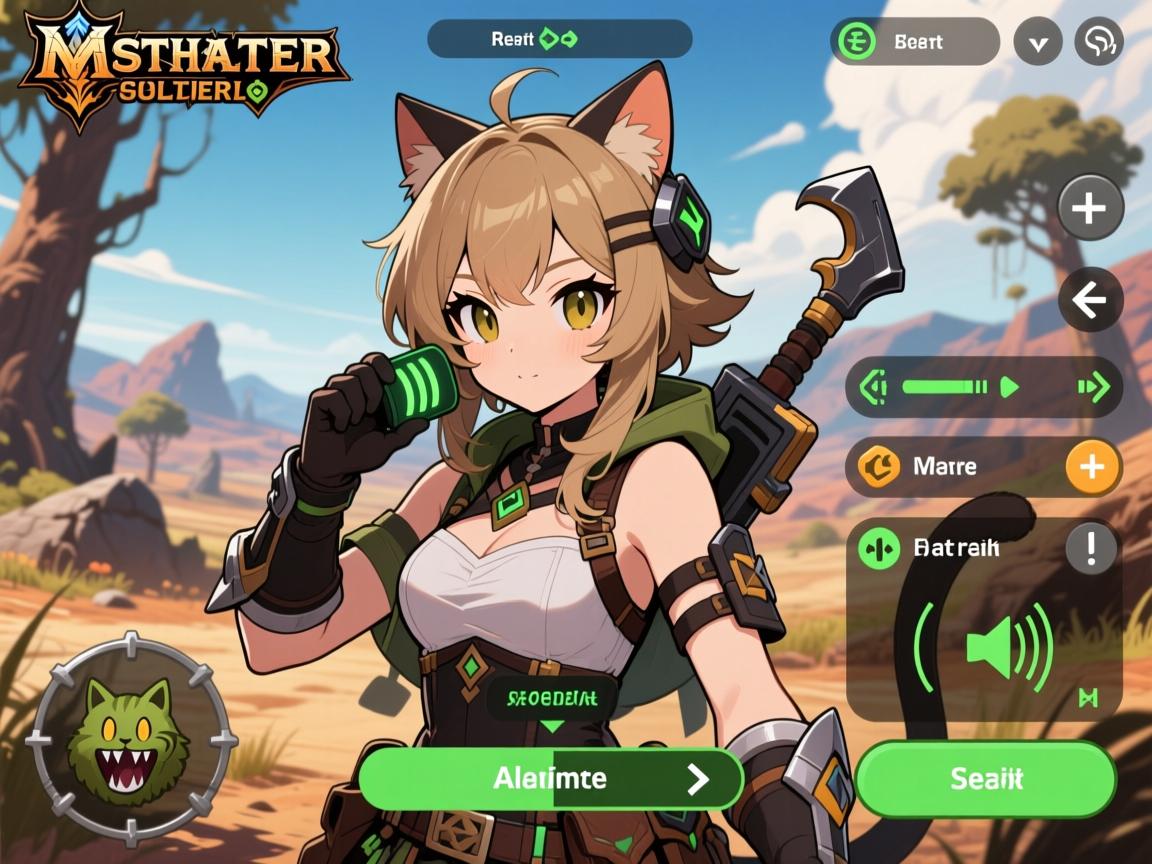This screenshot has height=864, width=1152.
Task: Go back with the left arrow button
Action: tap(1090, 299)
